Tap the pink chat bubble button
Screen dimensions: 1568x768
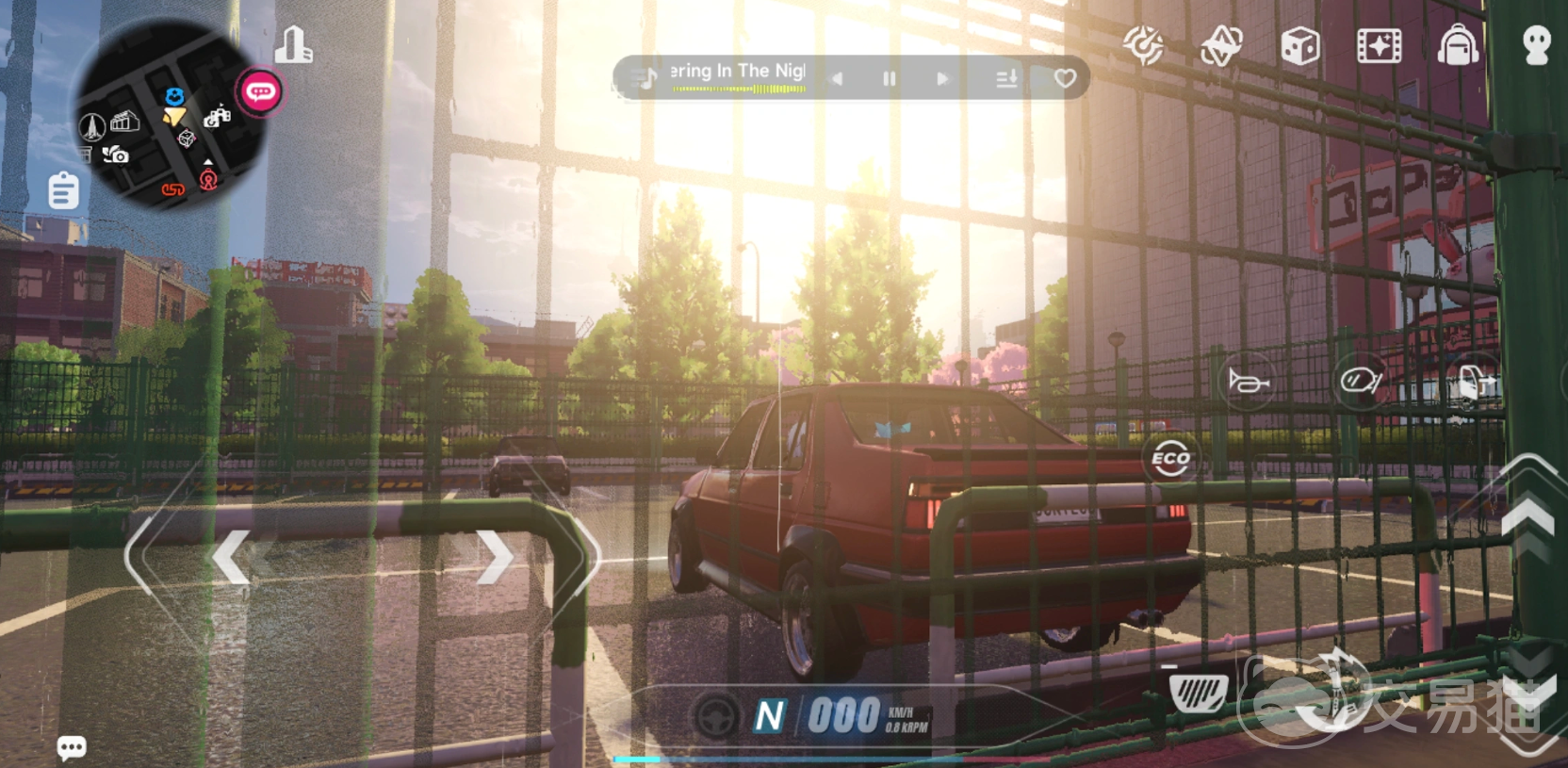pyautogui.click(x=260, y=92)
